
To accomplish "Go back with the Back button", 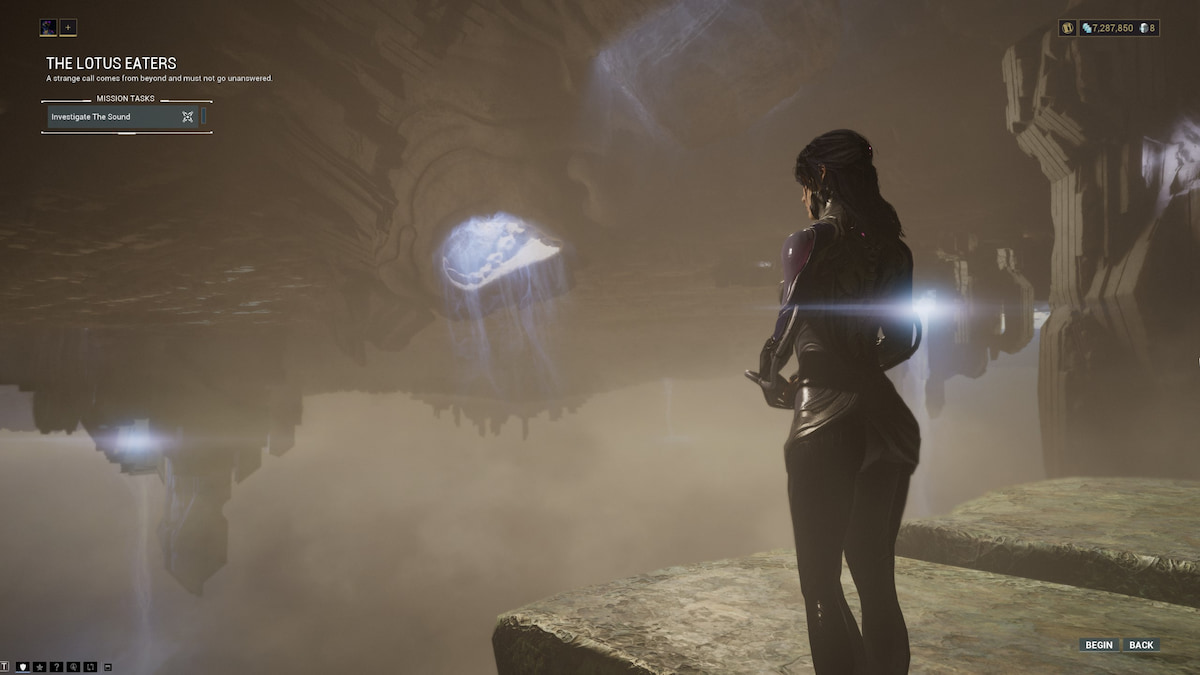I will tap(1141, 645).
